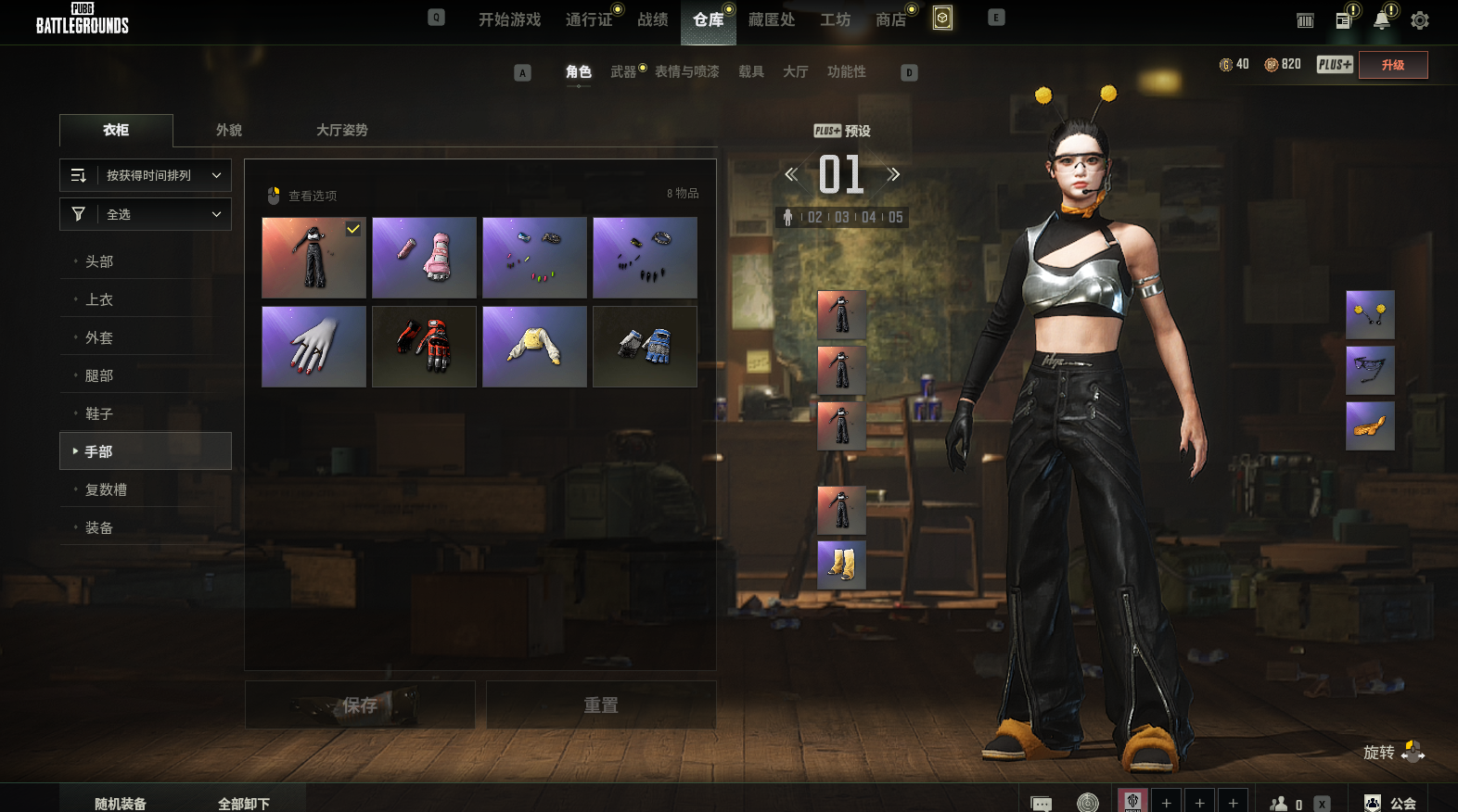
Task: Open the settings gear icon
Action: (1419, 20)
